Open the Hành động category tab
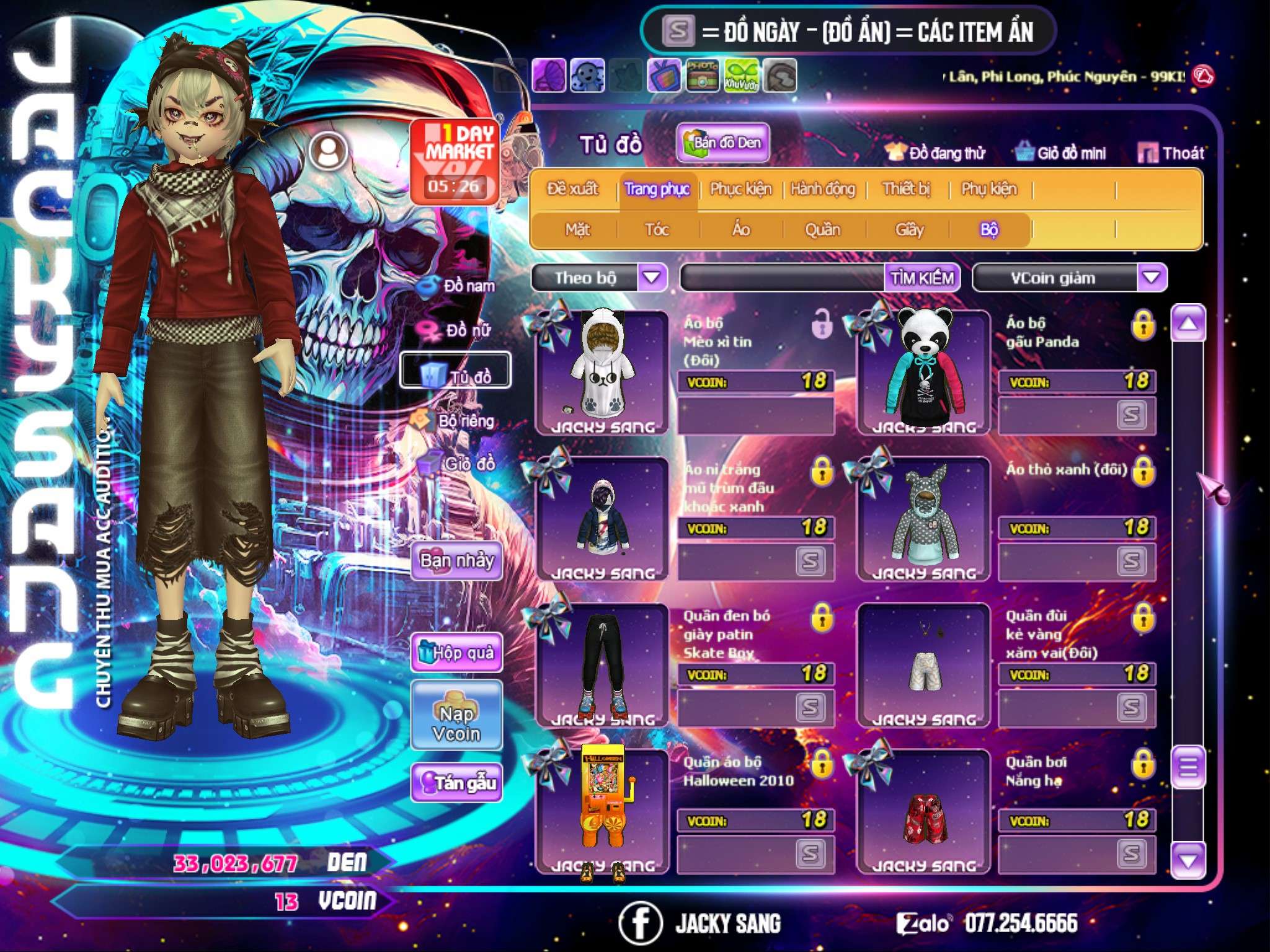Viewport: 1270px width, 952px height. click(822, 189)
